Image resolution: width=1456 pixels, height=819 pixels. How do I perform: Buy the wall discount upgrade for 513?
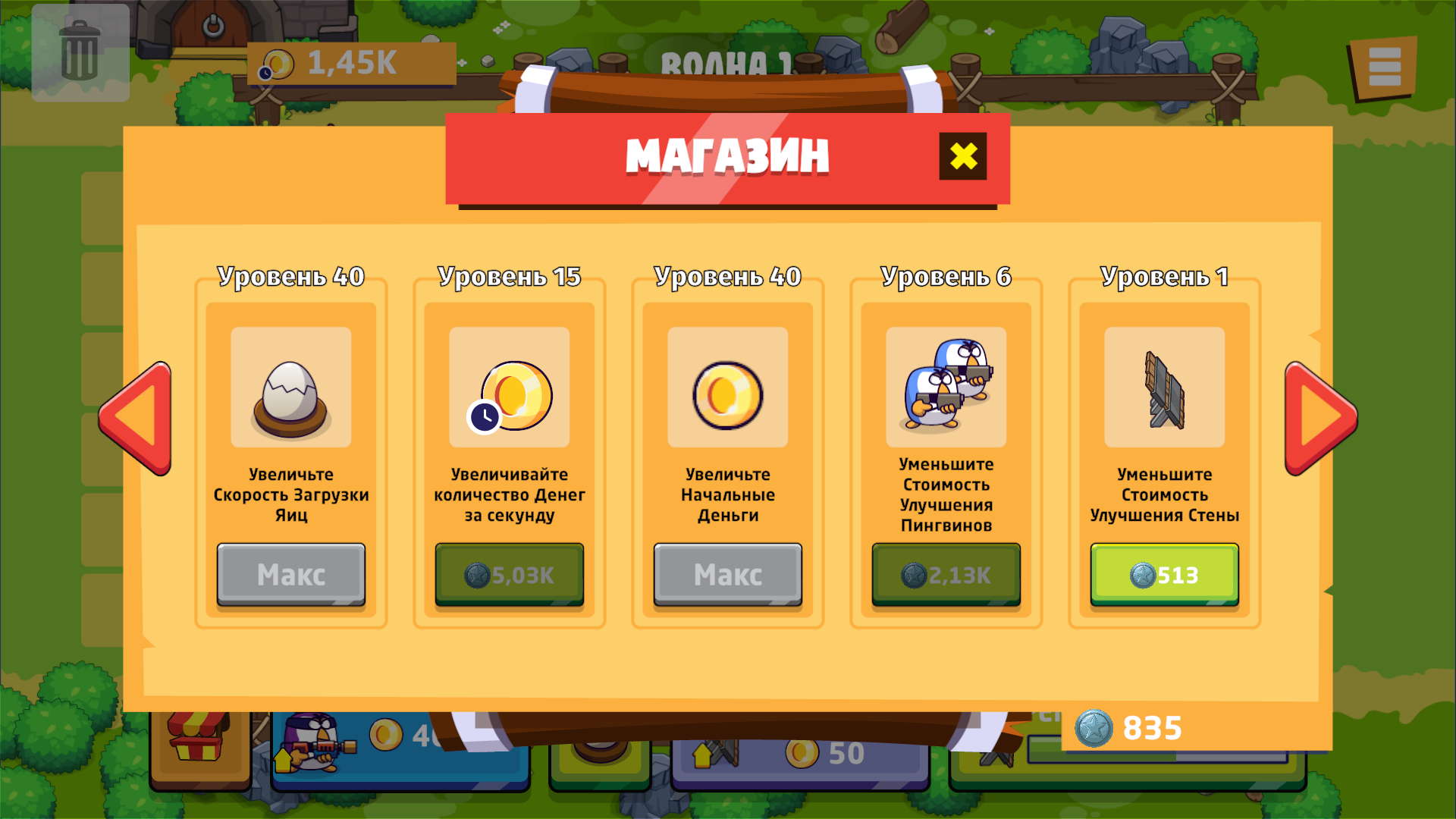click(x=1164, y=574)
